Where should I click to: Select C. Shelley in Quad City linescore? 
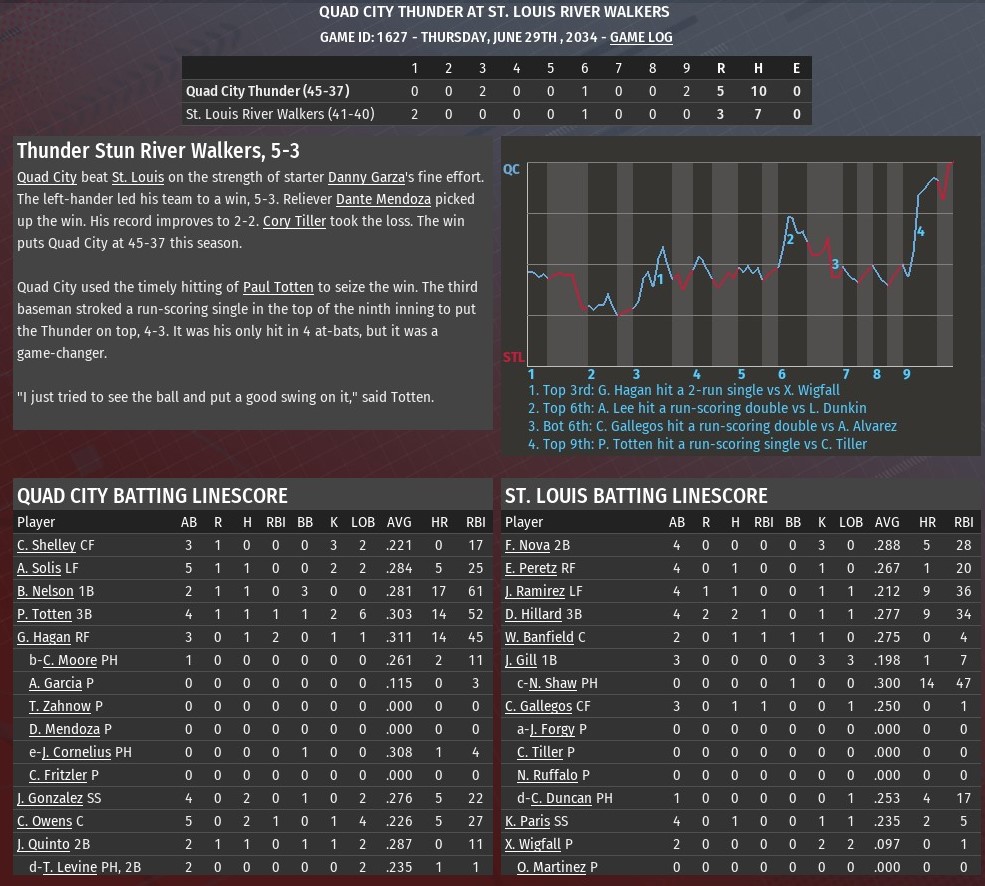(46, 545)
